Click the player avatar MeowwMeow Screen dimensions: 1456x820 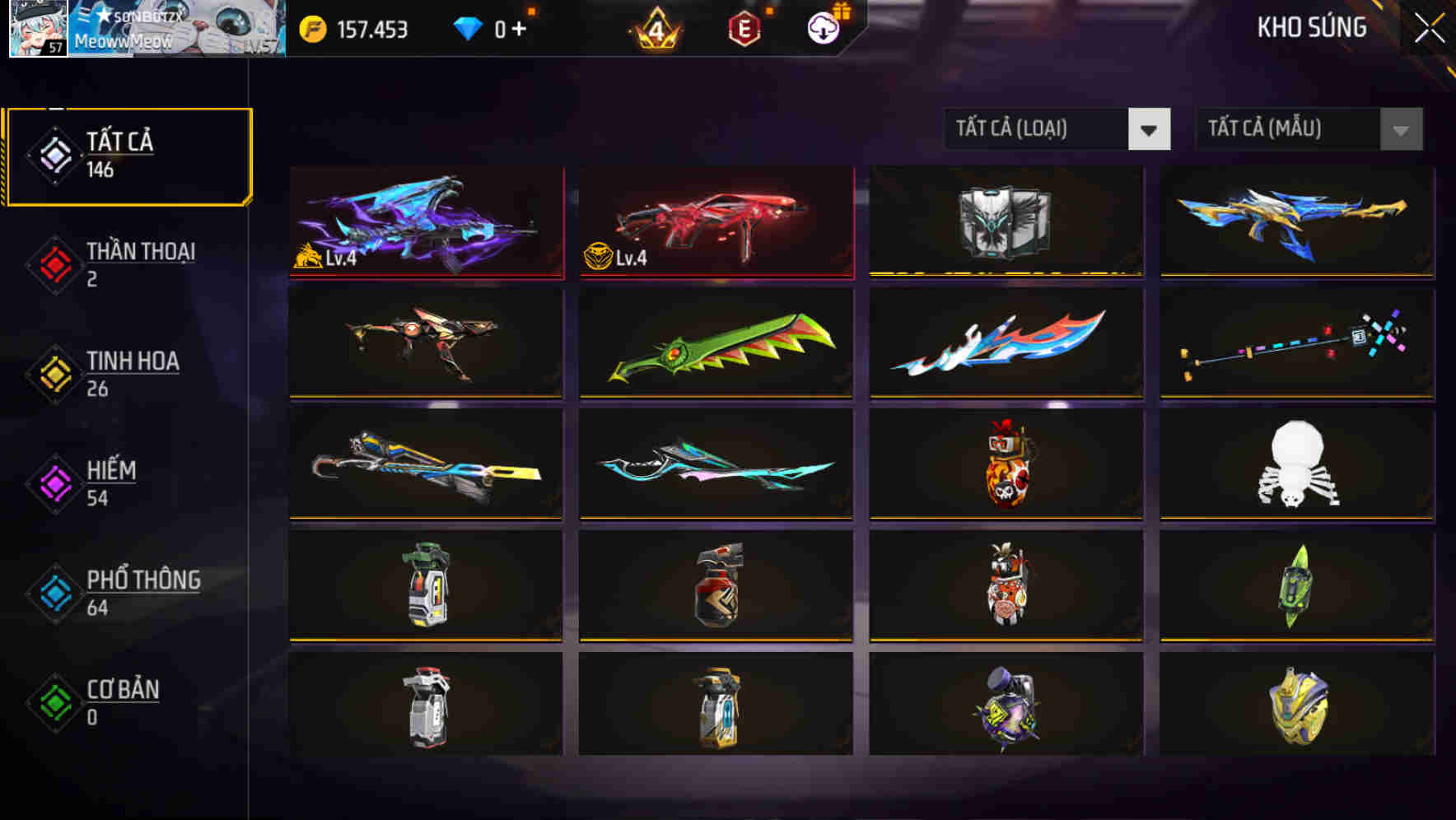pos(35,29)
